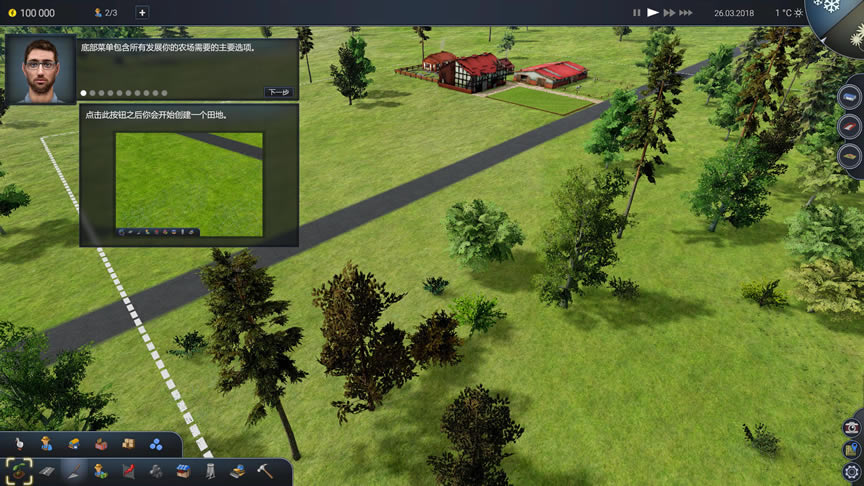864x486 pixels.
Task: Click the plus button to hire workers
Action: pyautogui.click(x=141, y=13)
